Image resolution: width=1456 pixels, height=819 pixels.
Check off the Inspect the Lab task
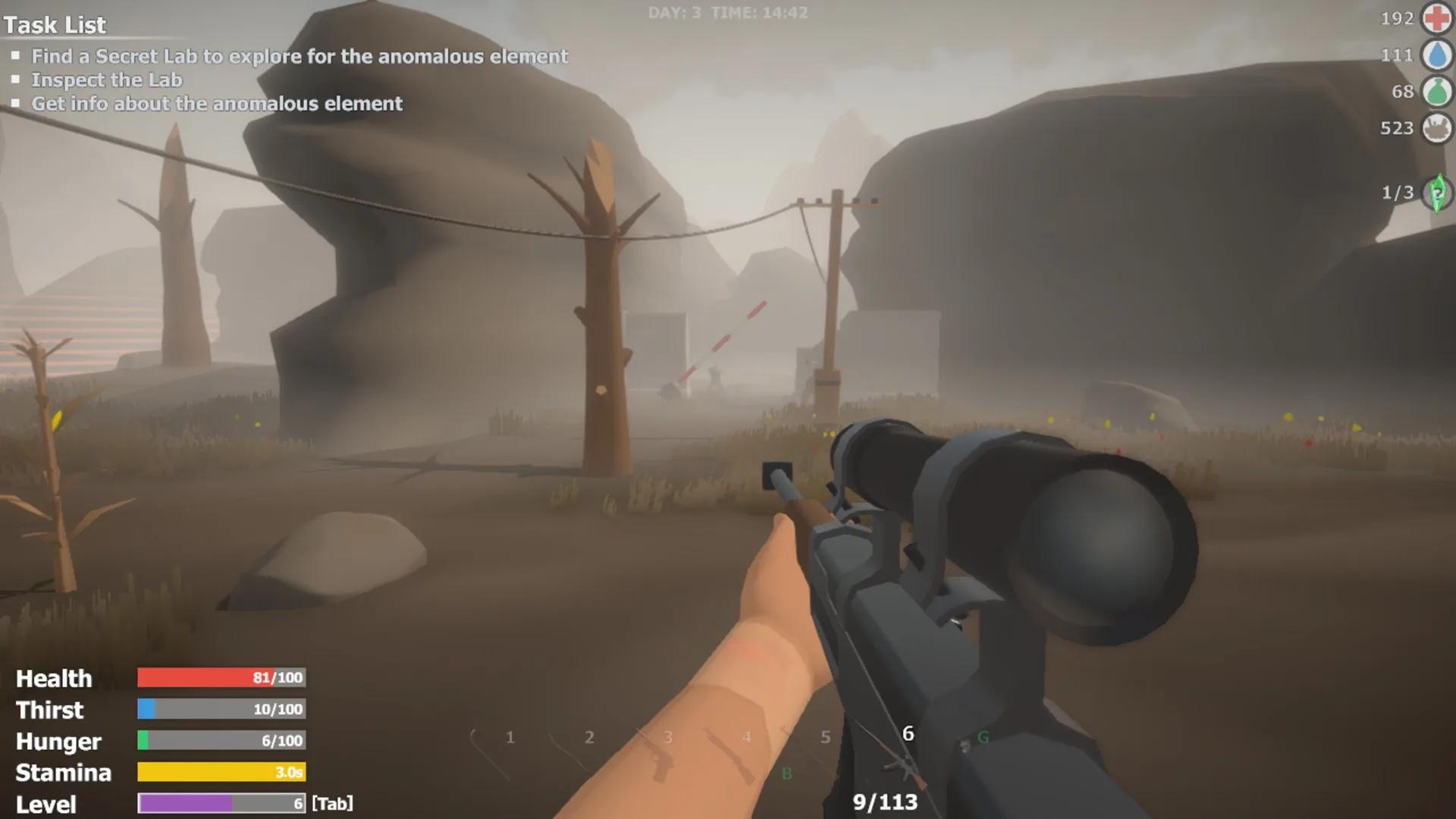(x=17, y=78)
